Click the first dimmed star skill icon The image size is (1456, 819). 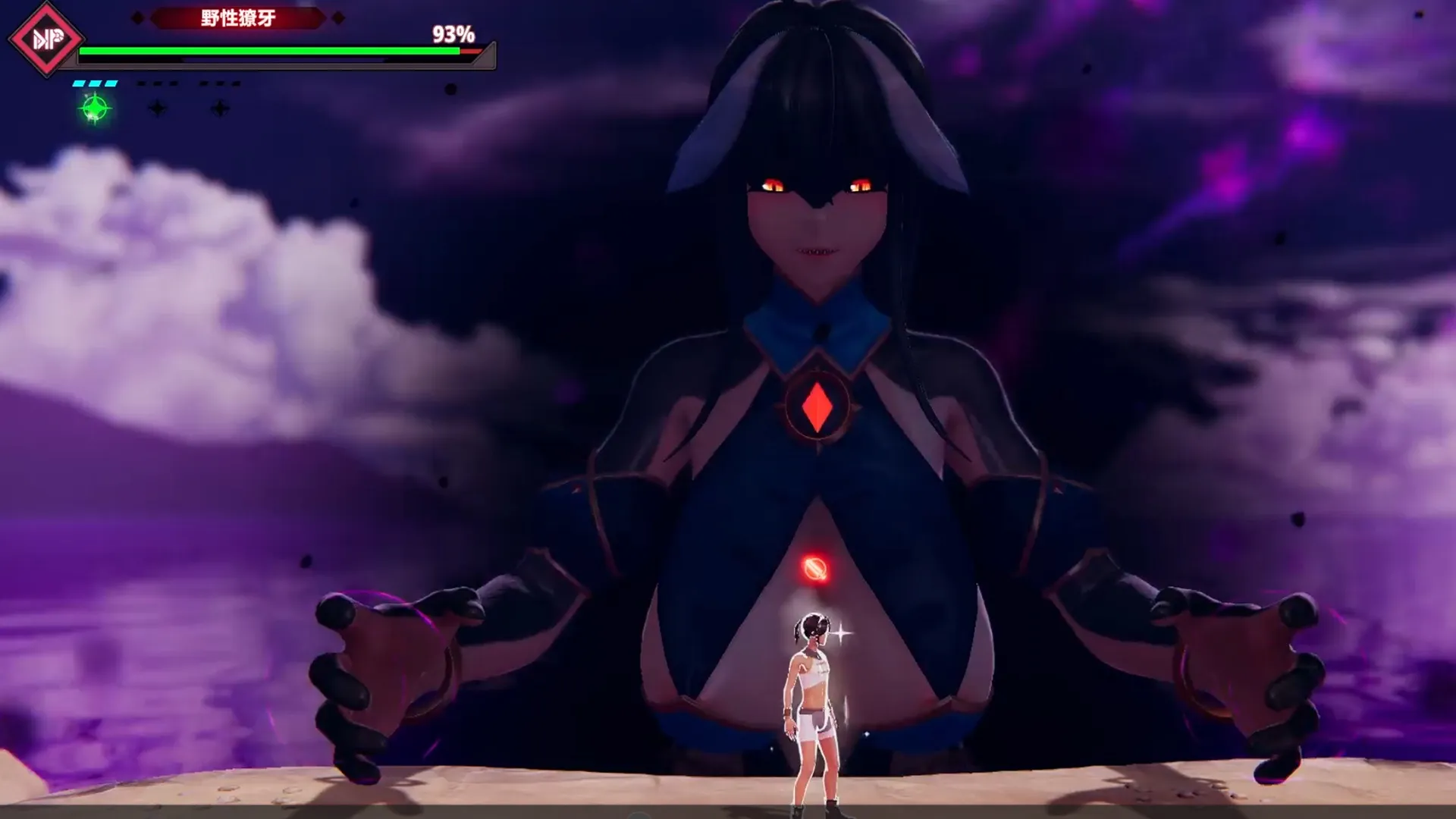pos(158,108)
